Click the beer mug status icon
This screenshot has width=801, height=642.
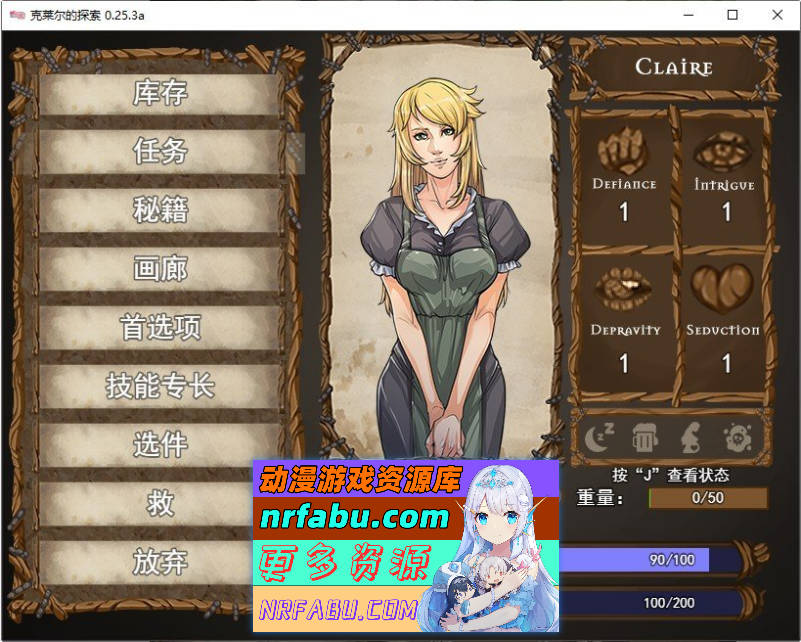[644, 436]
